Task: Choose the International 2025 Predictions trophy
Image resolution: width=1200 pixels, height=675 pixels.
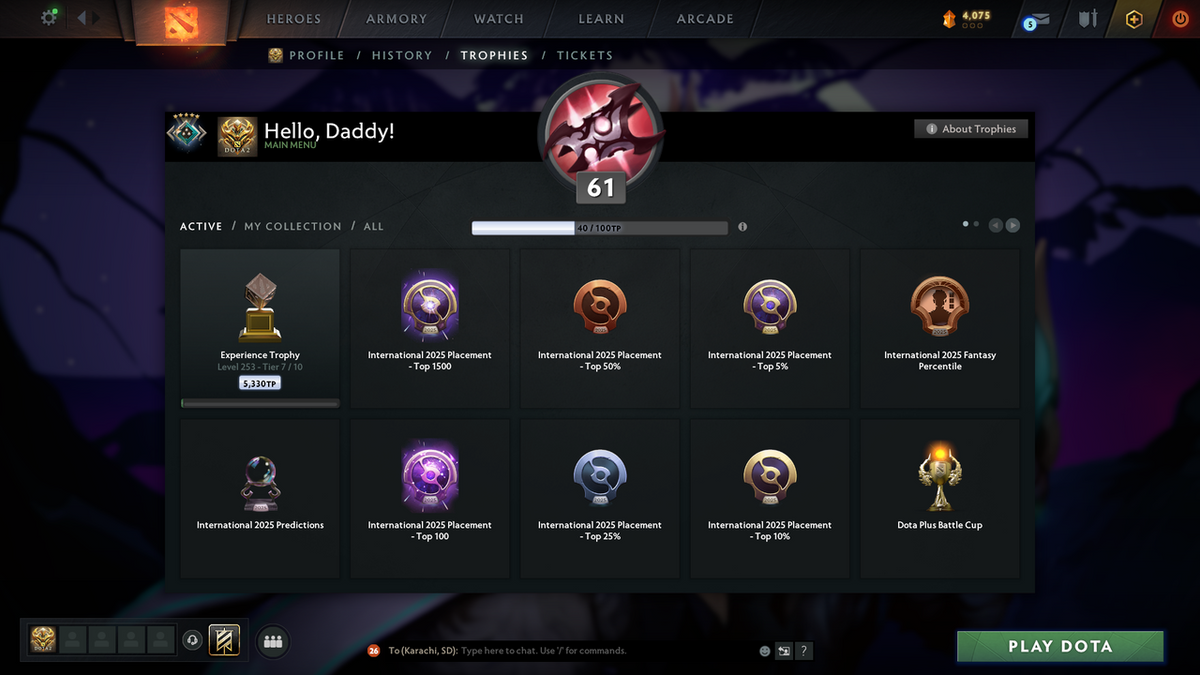Action: point(260,498)
